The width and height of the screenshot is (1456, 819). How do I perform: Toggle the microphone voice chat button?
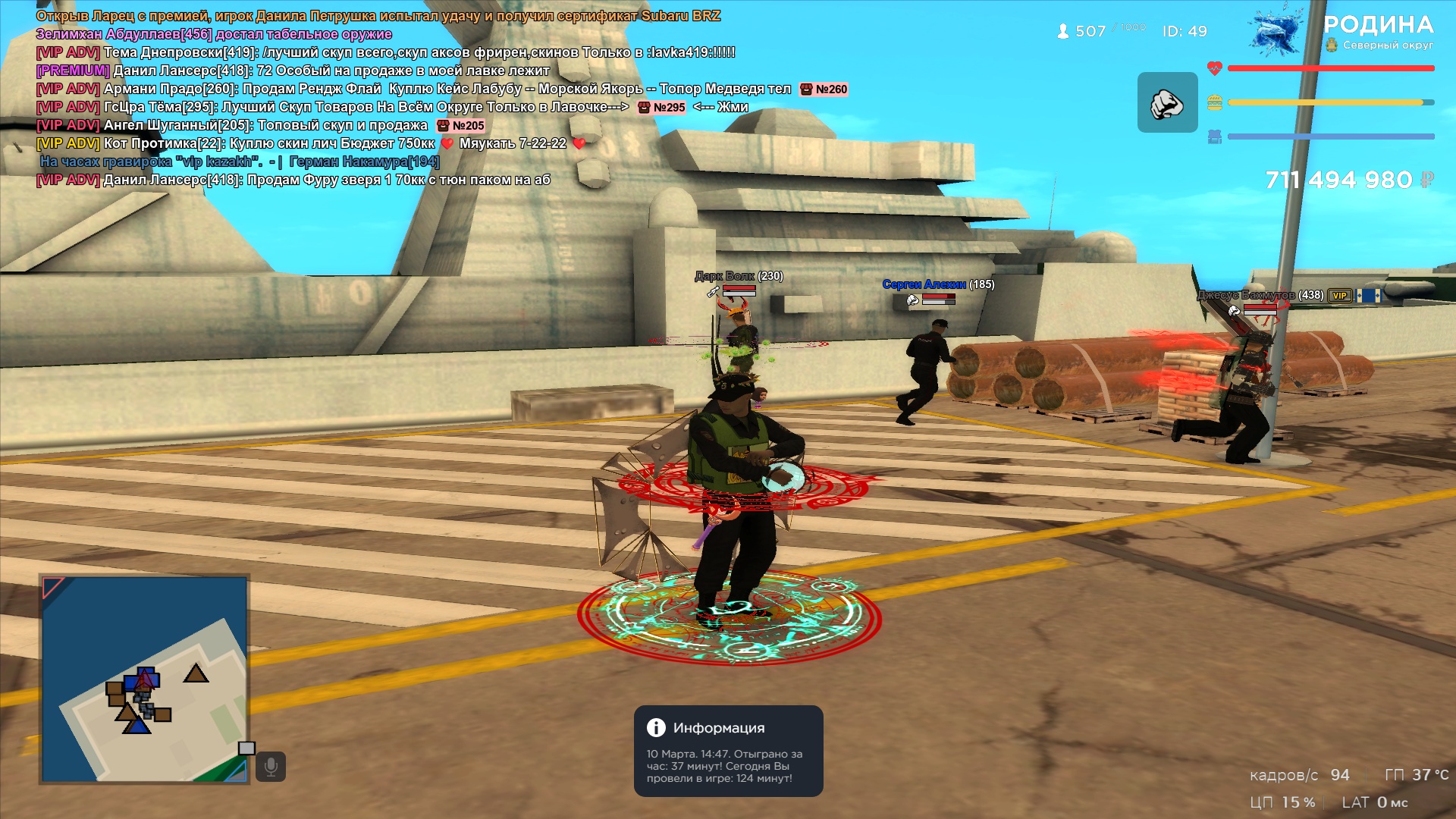pos(271,767)
